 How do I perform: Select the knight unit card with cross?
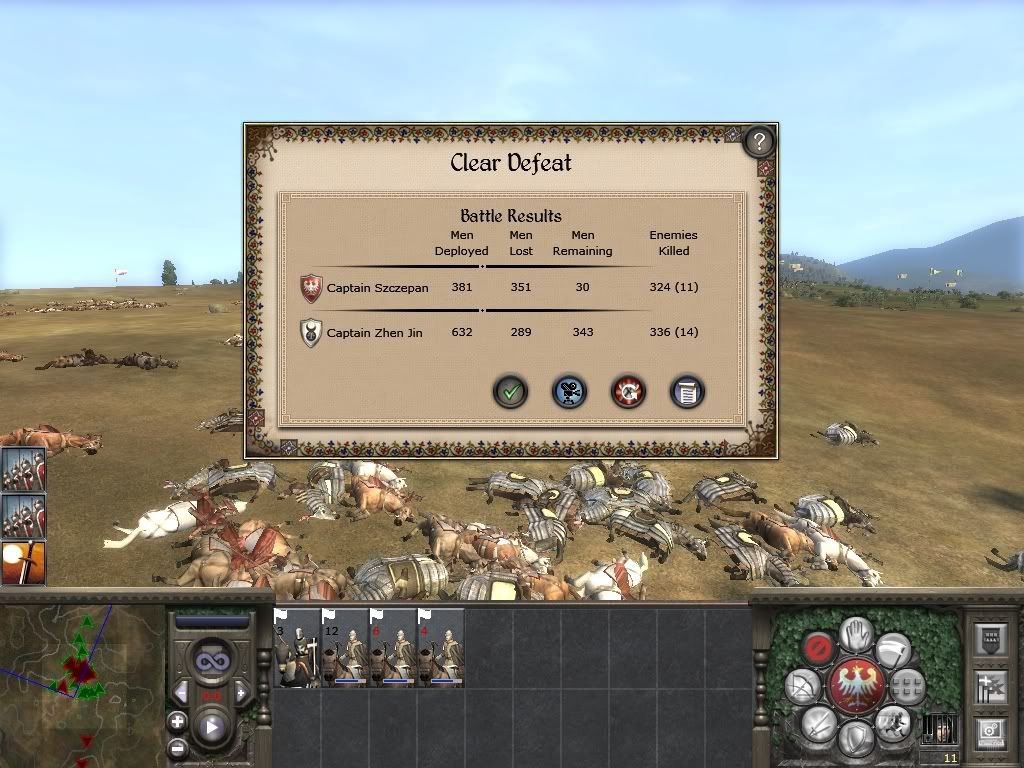[x=297, y=648]
